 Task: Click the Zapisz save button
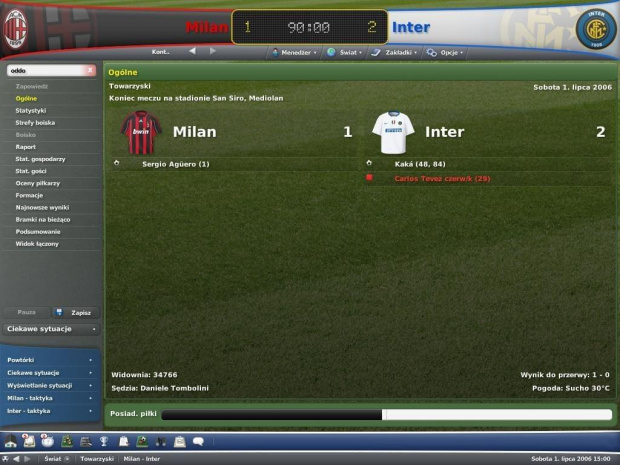(75, 312)
